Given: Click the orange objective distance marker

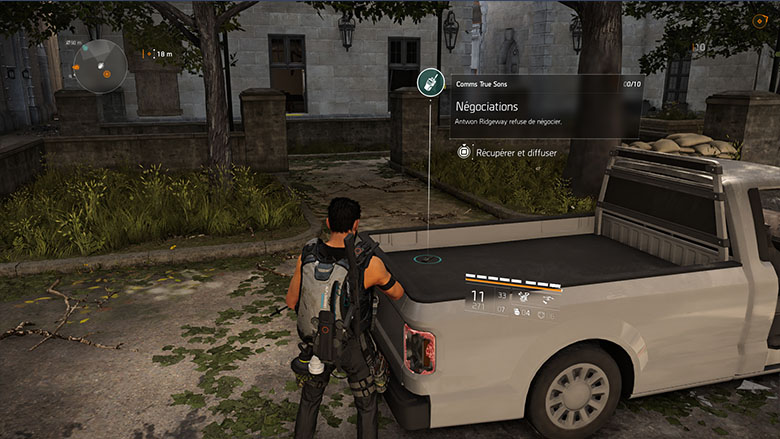Looking at the screenshot, I should point(147,53).
